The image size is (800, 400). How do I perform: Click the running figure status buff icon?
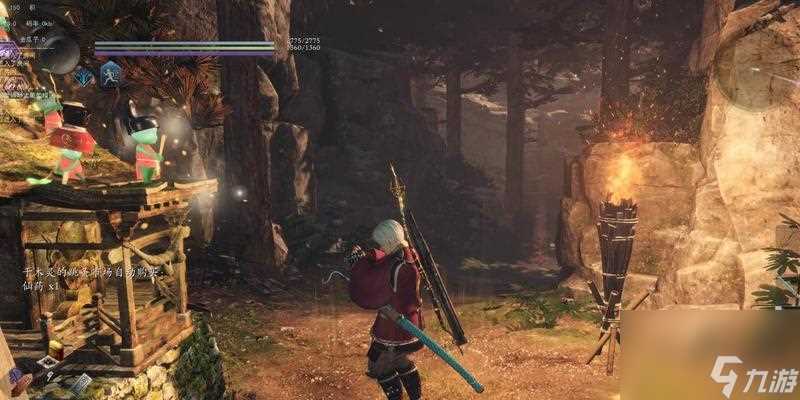click(x=109, y=72)
